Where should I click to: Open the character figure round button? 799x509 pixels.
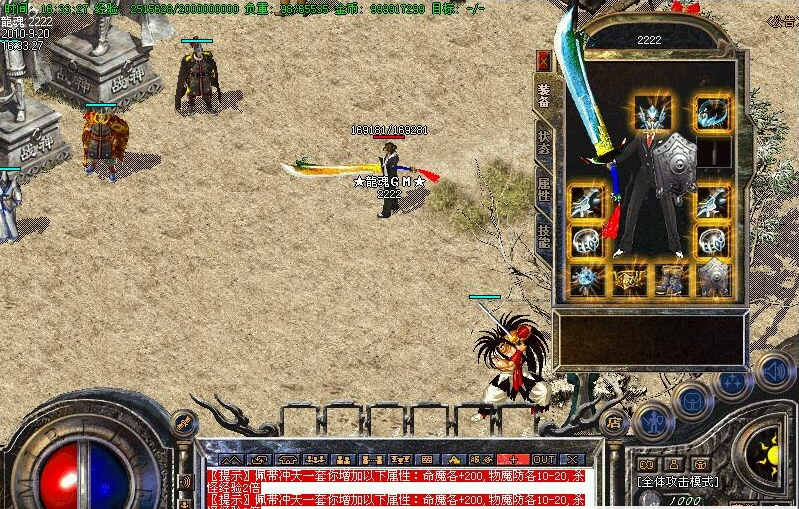(x=651, y=420)
